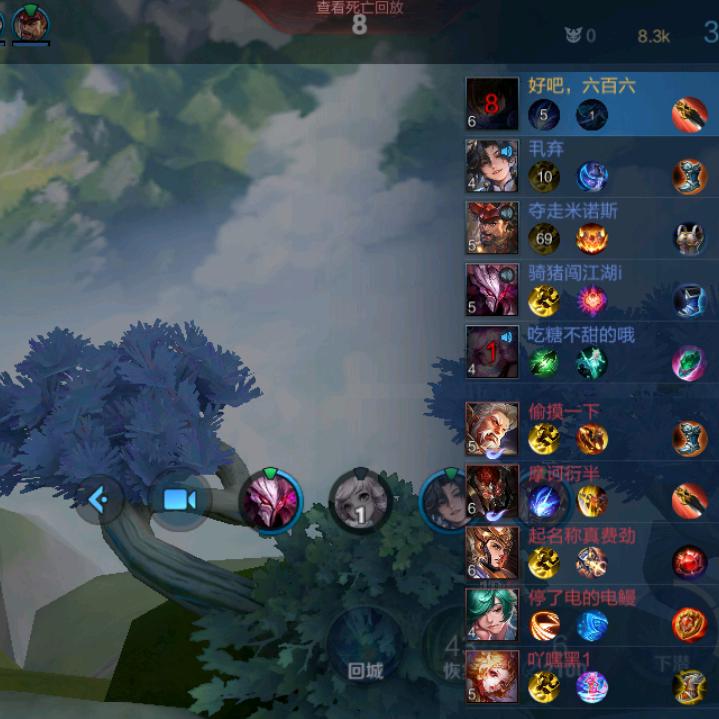Click the hero portrait in 夺走米诺斯's row
719x719 pixels.
(x=492, y=226)
